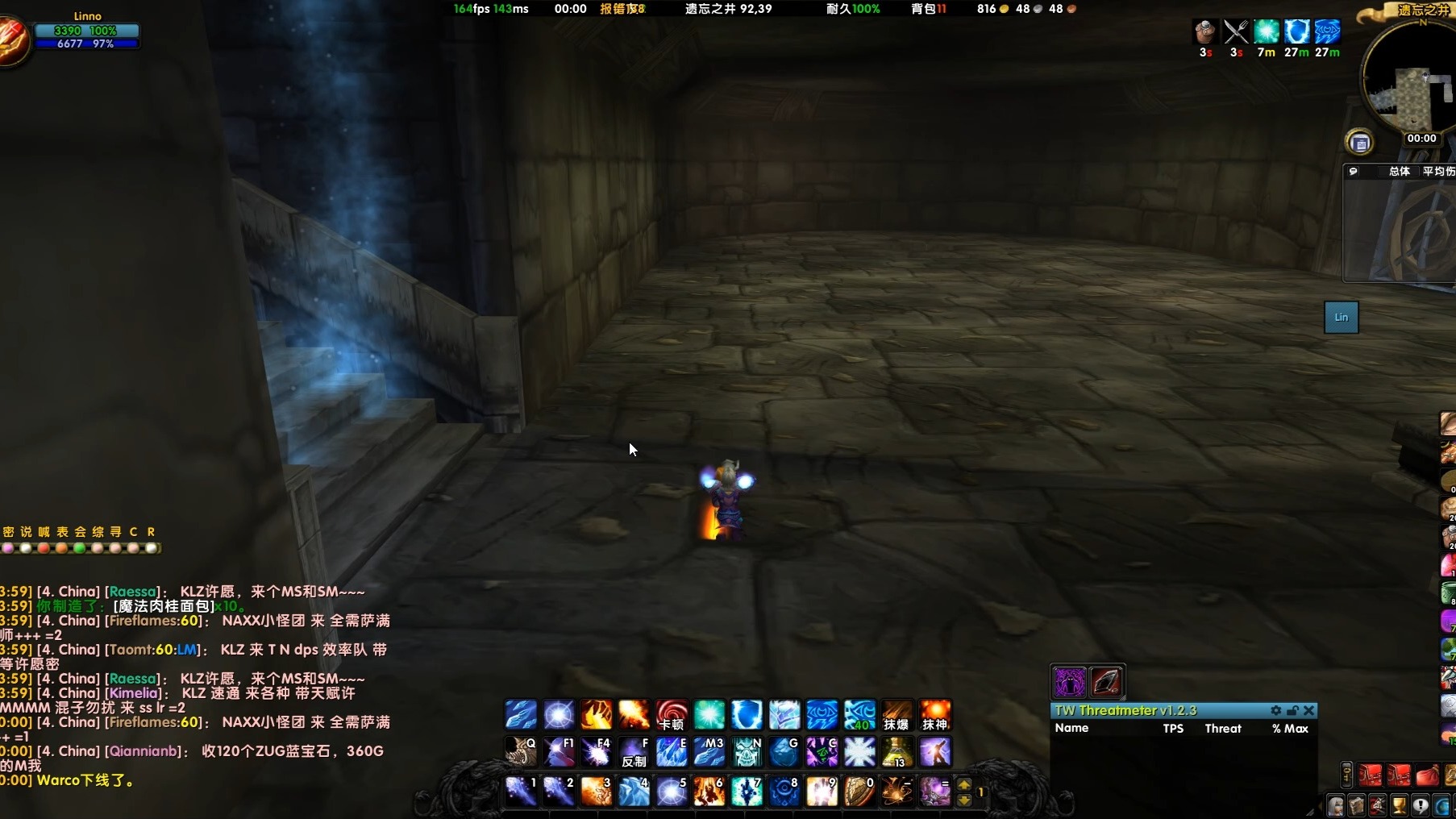The image size is (1456, 819).
Task: Select the 抹爆 macro on the action bar
Action: 897,715
